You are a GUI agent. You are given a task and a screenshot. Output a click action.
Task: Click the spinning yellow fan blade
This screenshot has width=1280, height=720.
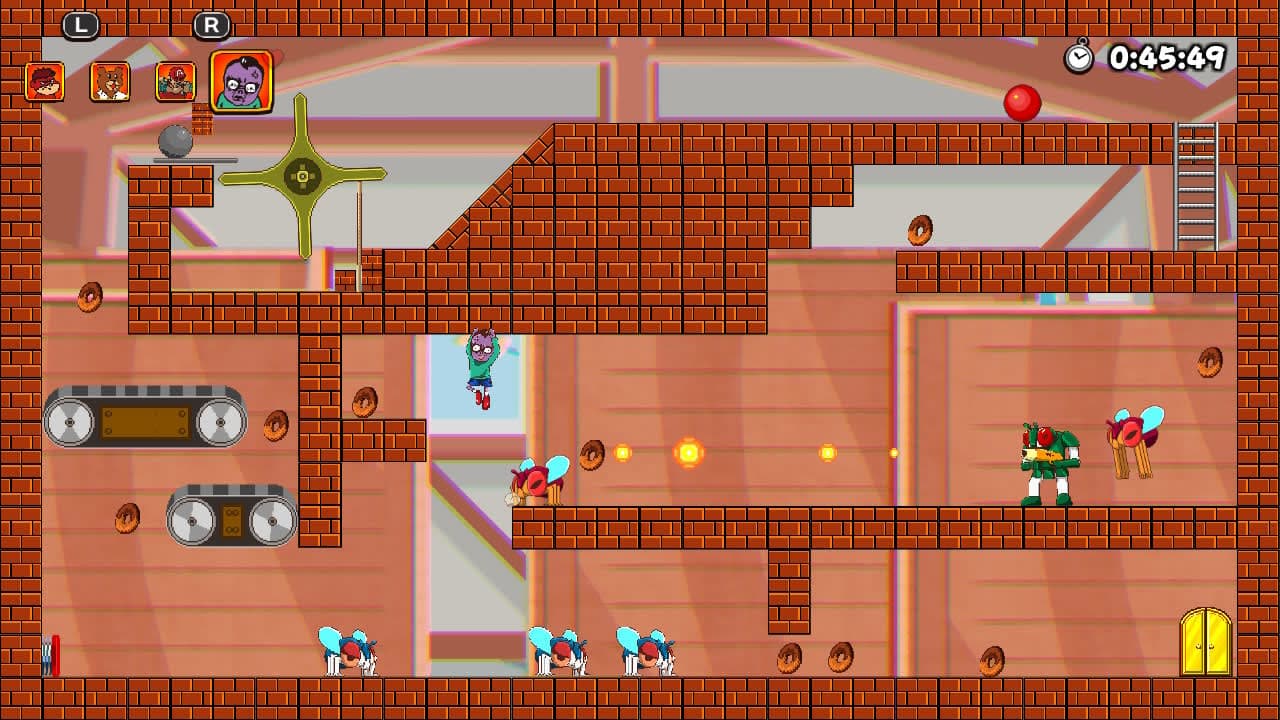(303, 173)
